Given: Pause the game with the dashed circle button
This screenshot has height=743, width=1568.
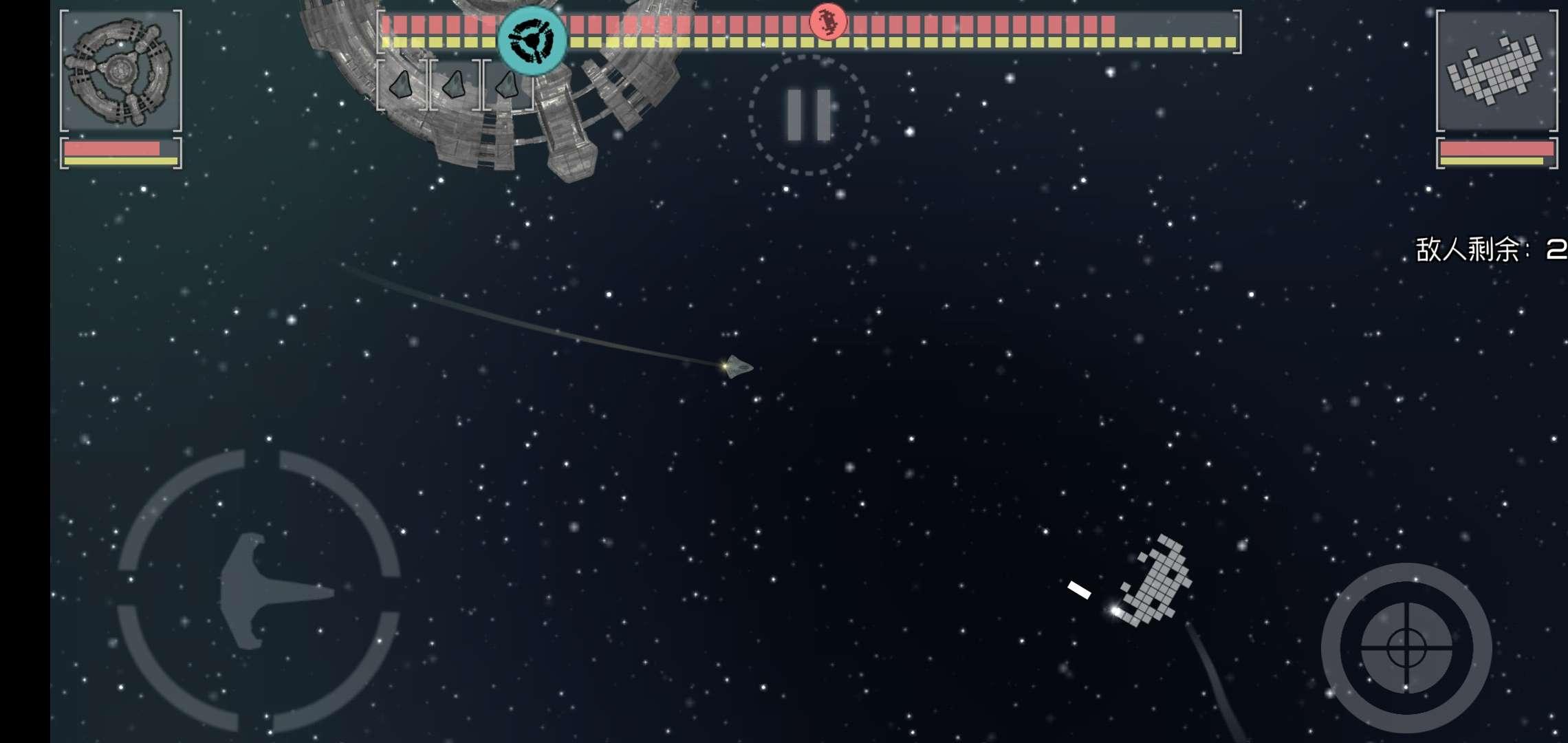Looking at the screenshot, I should click(809, 115).
